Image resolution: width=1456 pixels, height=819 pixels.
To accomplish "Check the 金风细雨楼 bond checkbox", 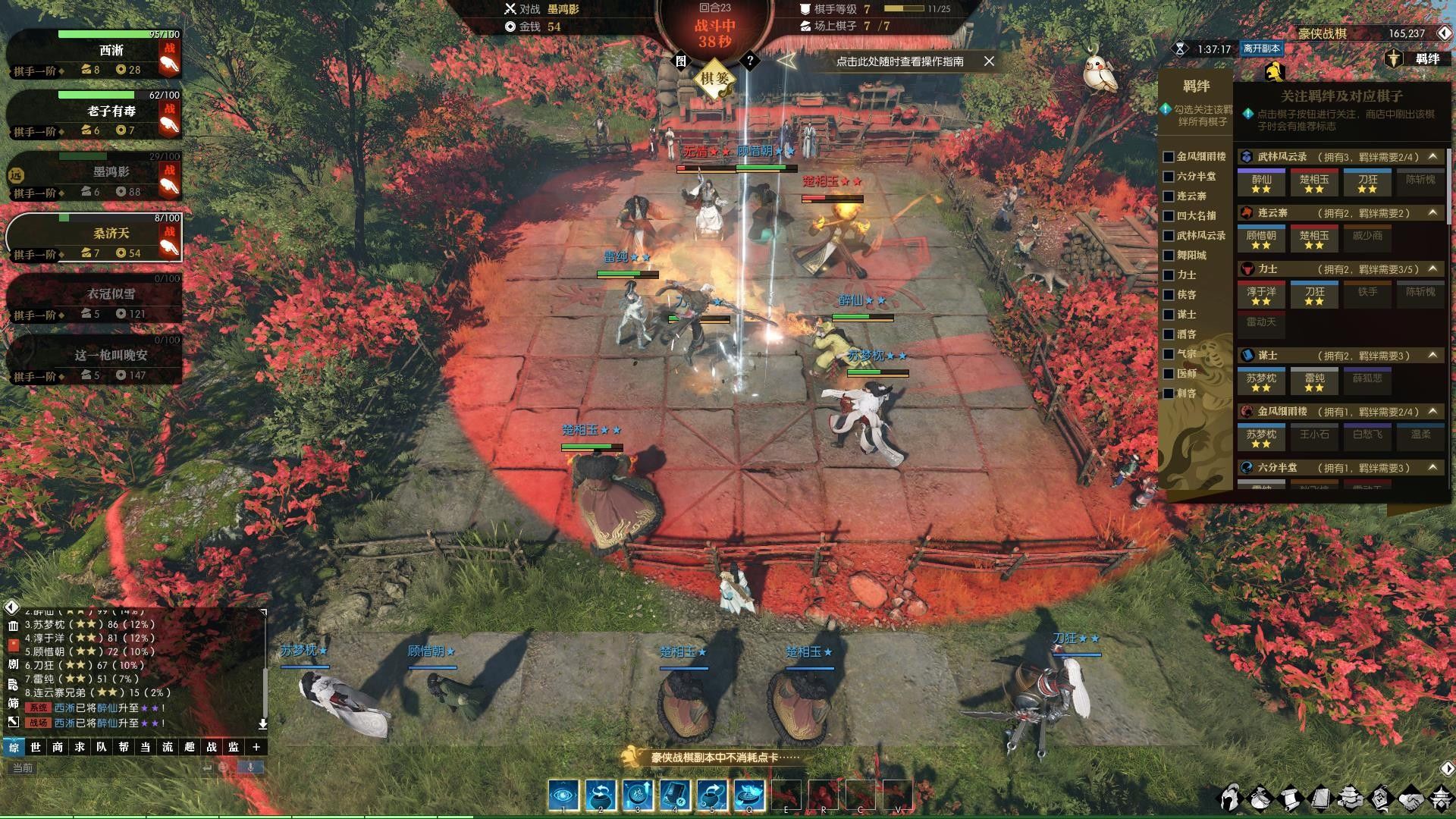I will pyautogui.click(x=1169, y=157).
